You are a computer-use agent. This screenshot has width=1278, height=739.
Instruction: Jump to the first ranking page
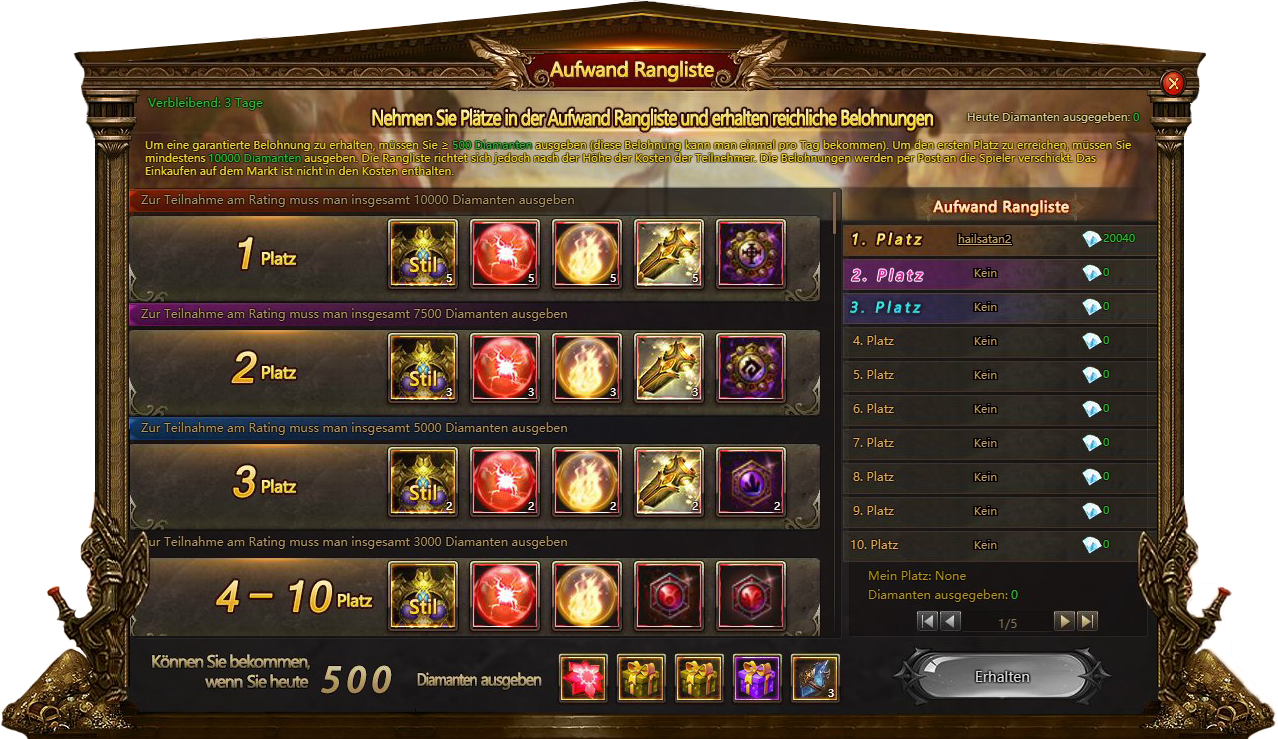click(927, 621)
